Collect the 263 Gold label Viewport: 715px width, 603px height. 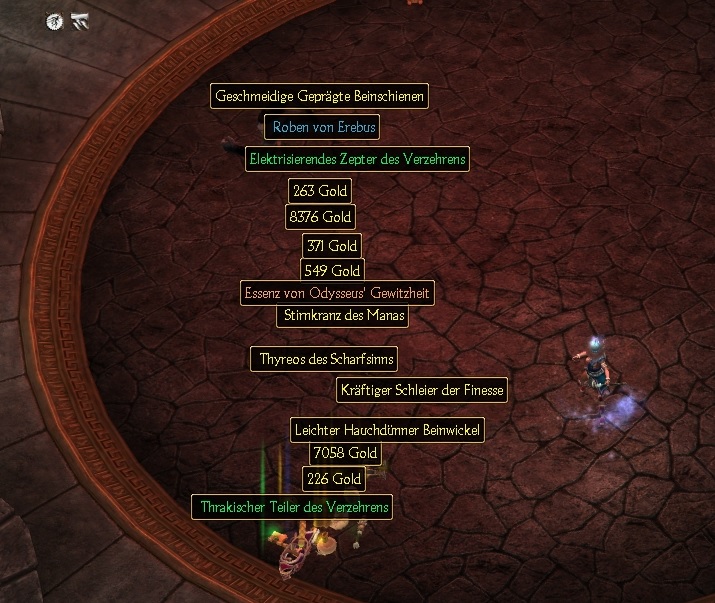[x=320, y=190]
